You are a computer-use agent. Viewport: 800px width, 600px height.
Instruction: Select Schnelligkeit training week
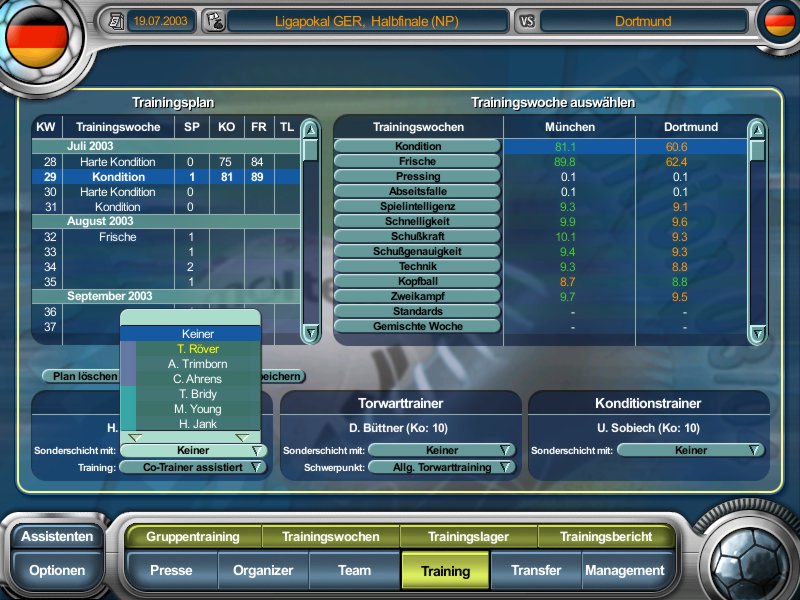[x=417, y=221]
